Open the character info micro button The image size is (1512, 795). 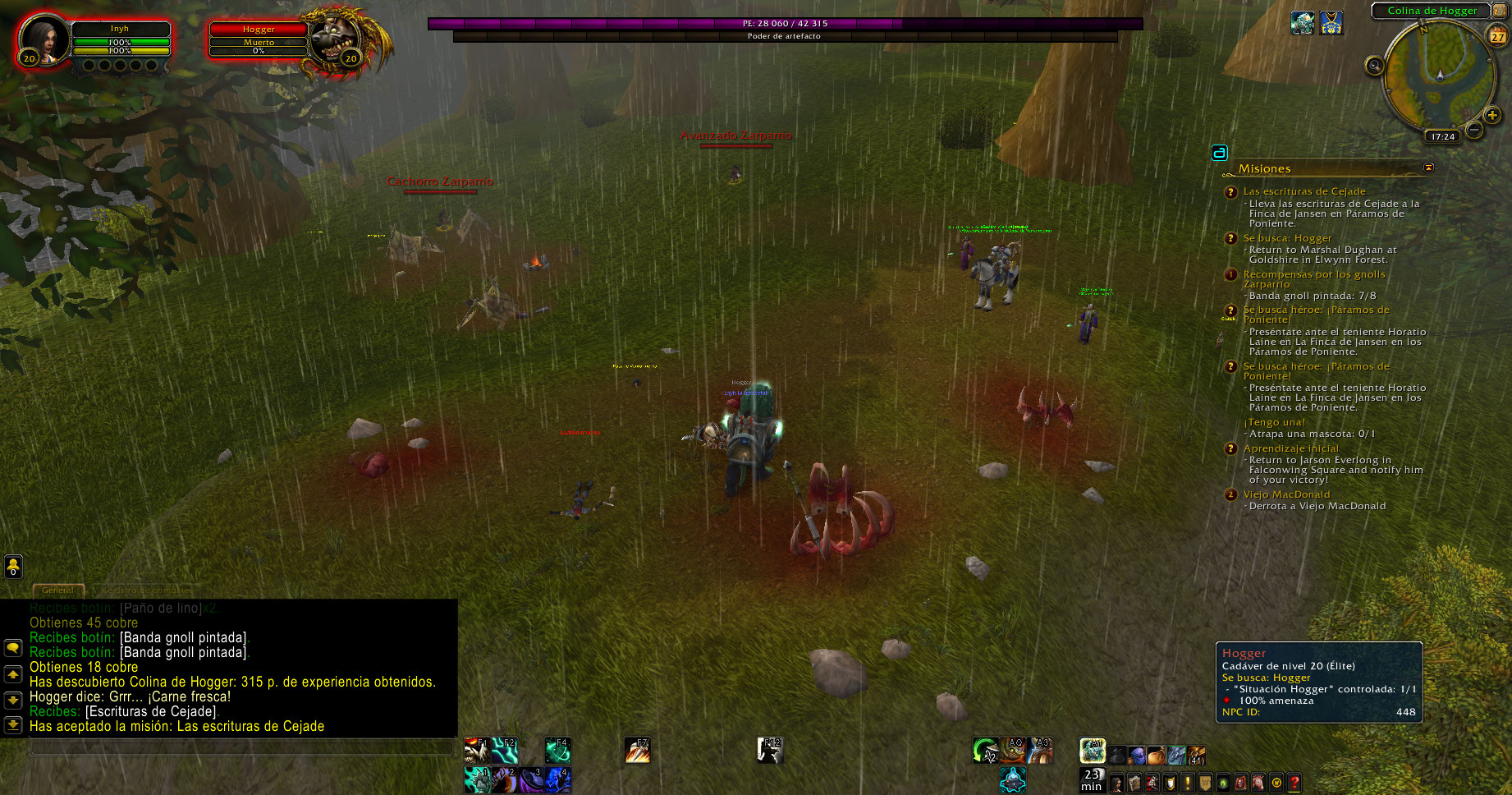tap(1116, 783)
